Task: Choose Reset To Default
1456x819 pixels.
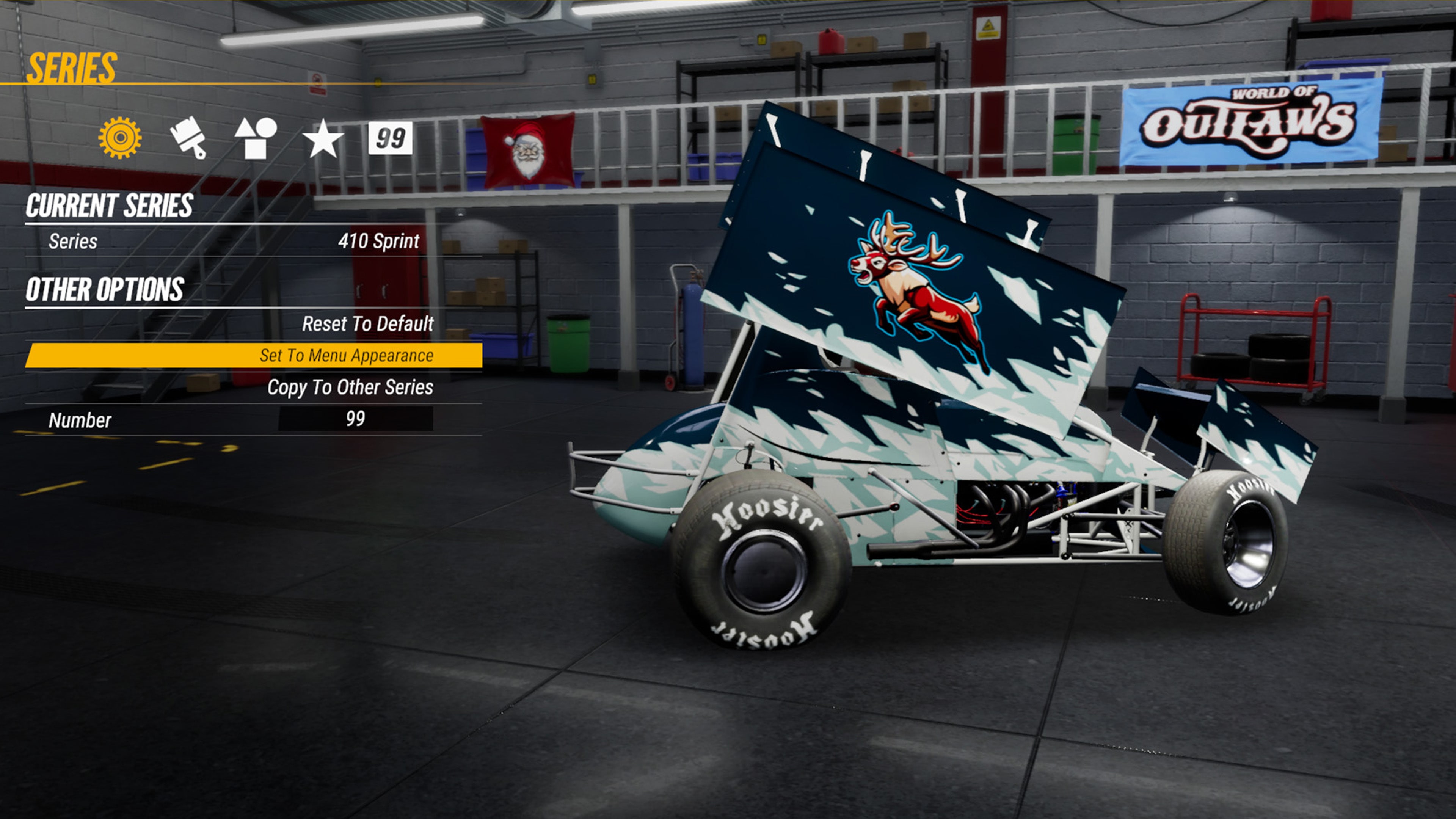Action: (367, 324)
